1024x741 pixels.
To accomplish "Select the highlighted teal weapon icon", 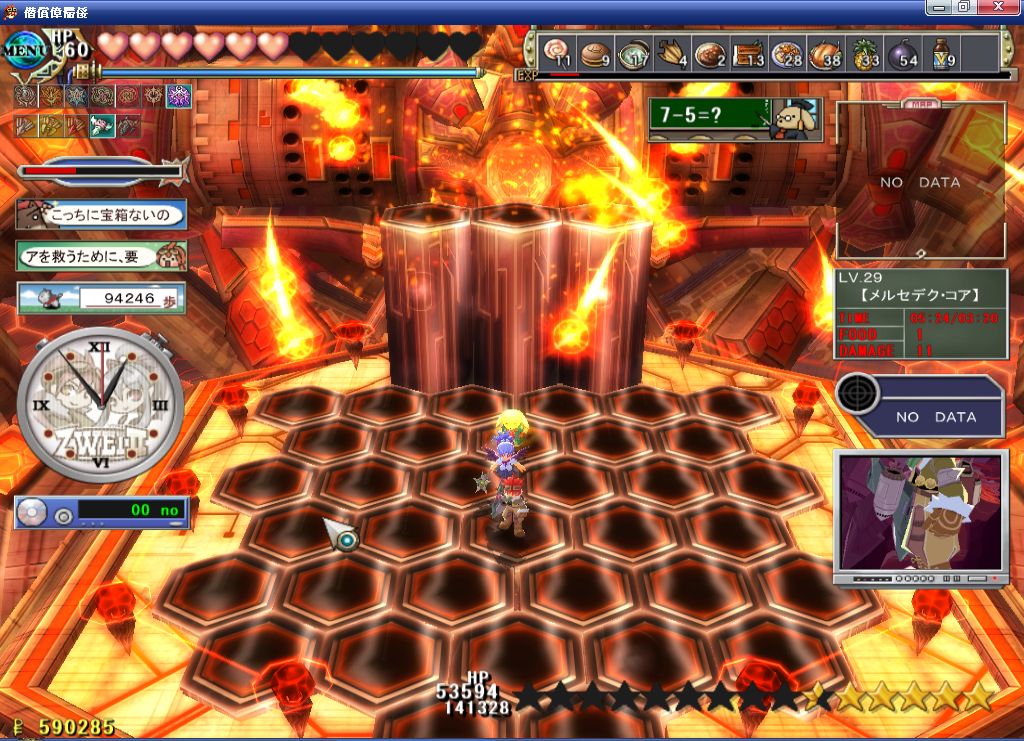I will (102, 126).
